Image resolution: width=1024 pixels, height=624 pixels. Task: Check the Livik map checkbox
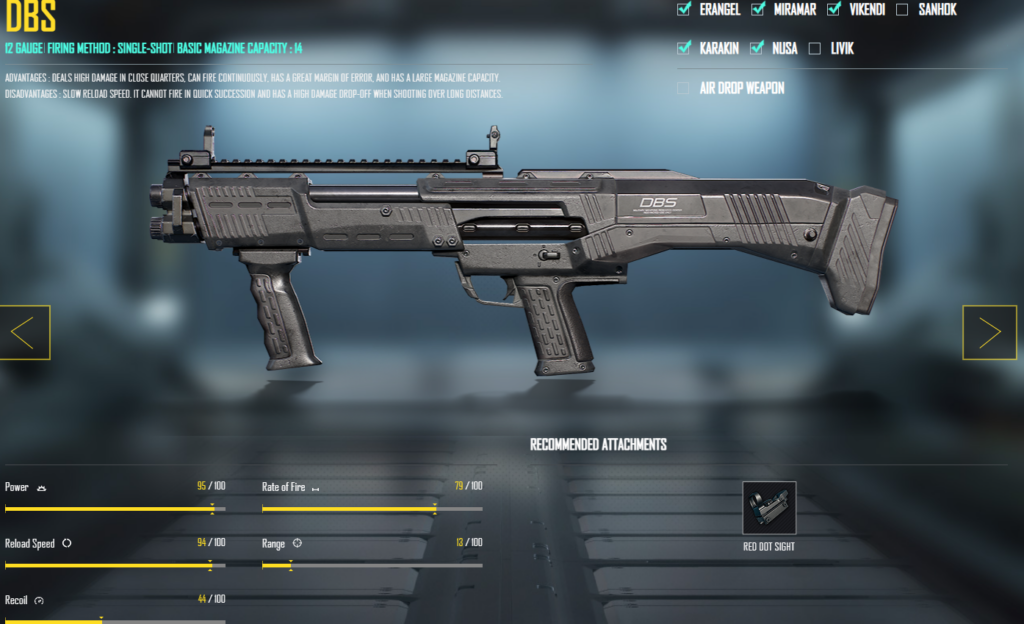click(814, 48)
